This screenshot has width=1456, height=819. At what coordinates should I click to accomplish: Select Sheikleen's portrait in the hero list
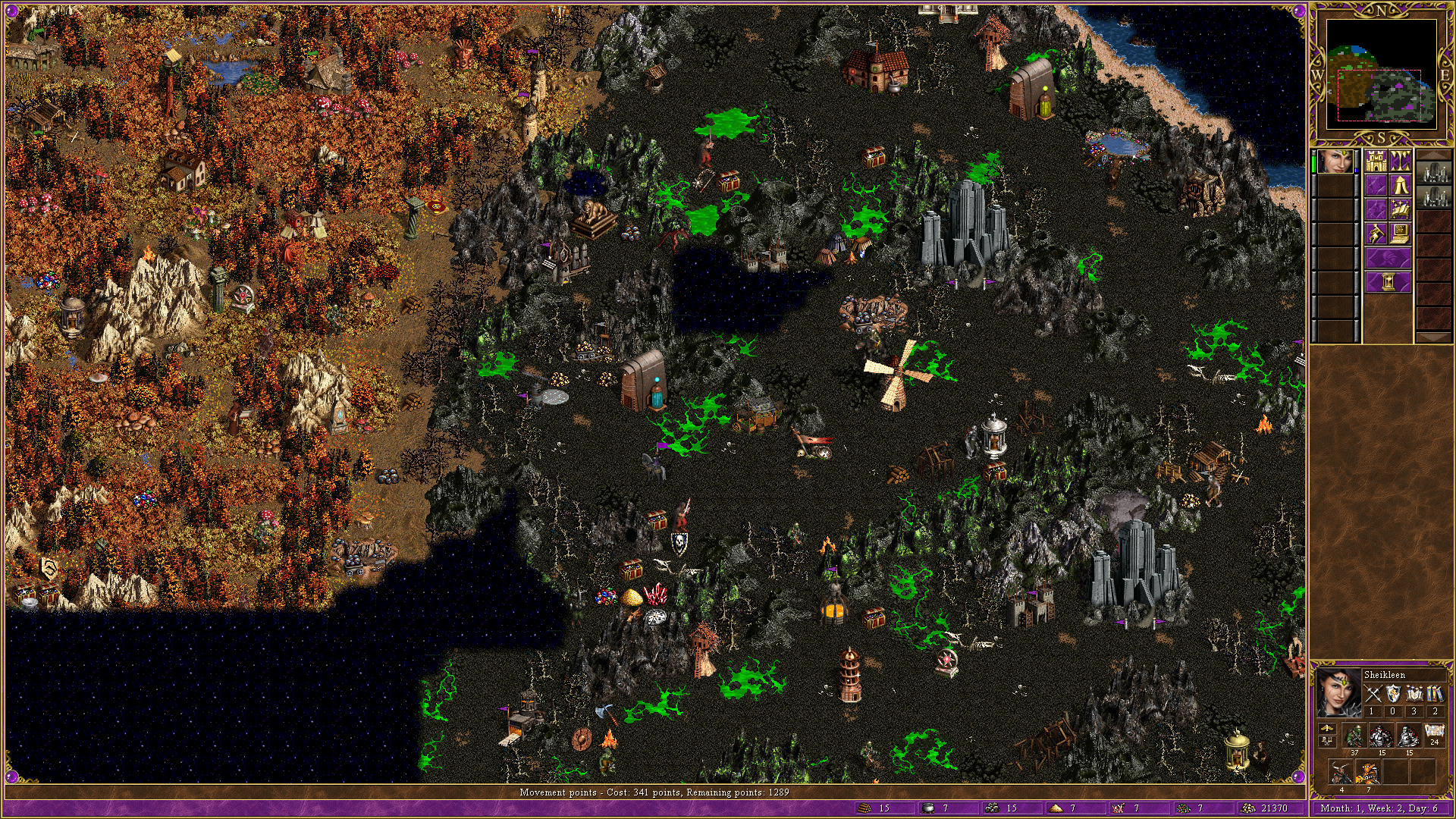tap(1335, 162)
